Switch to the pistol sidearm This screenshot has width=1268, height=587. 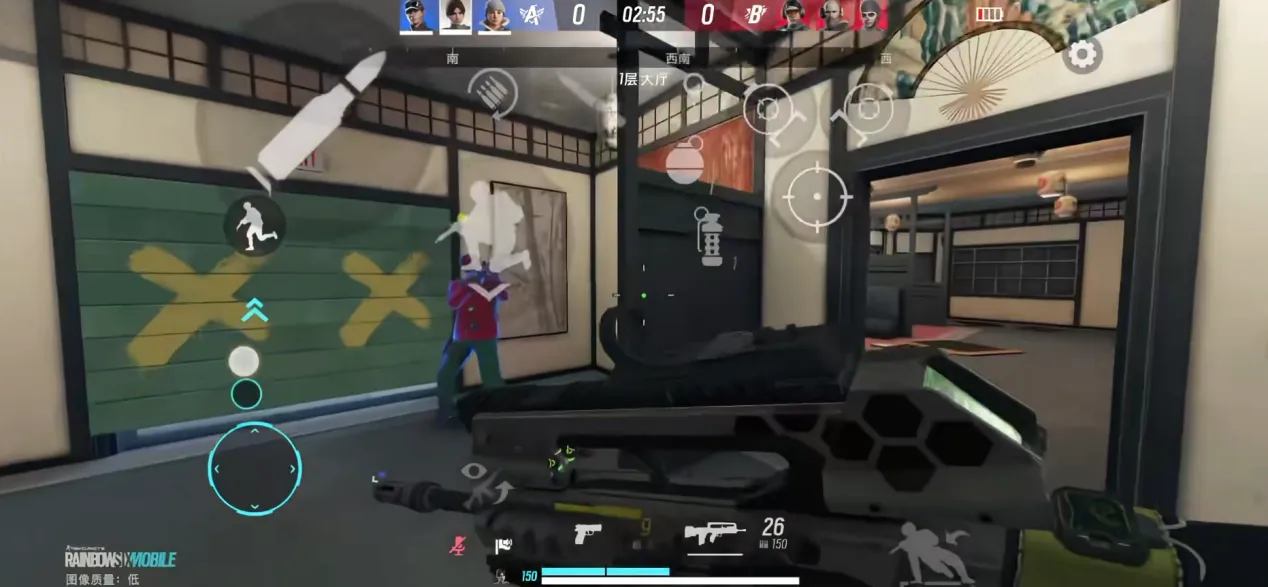[x=587, y=534]
